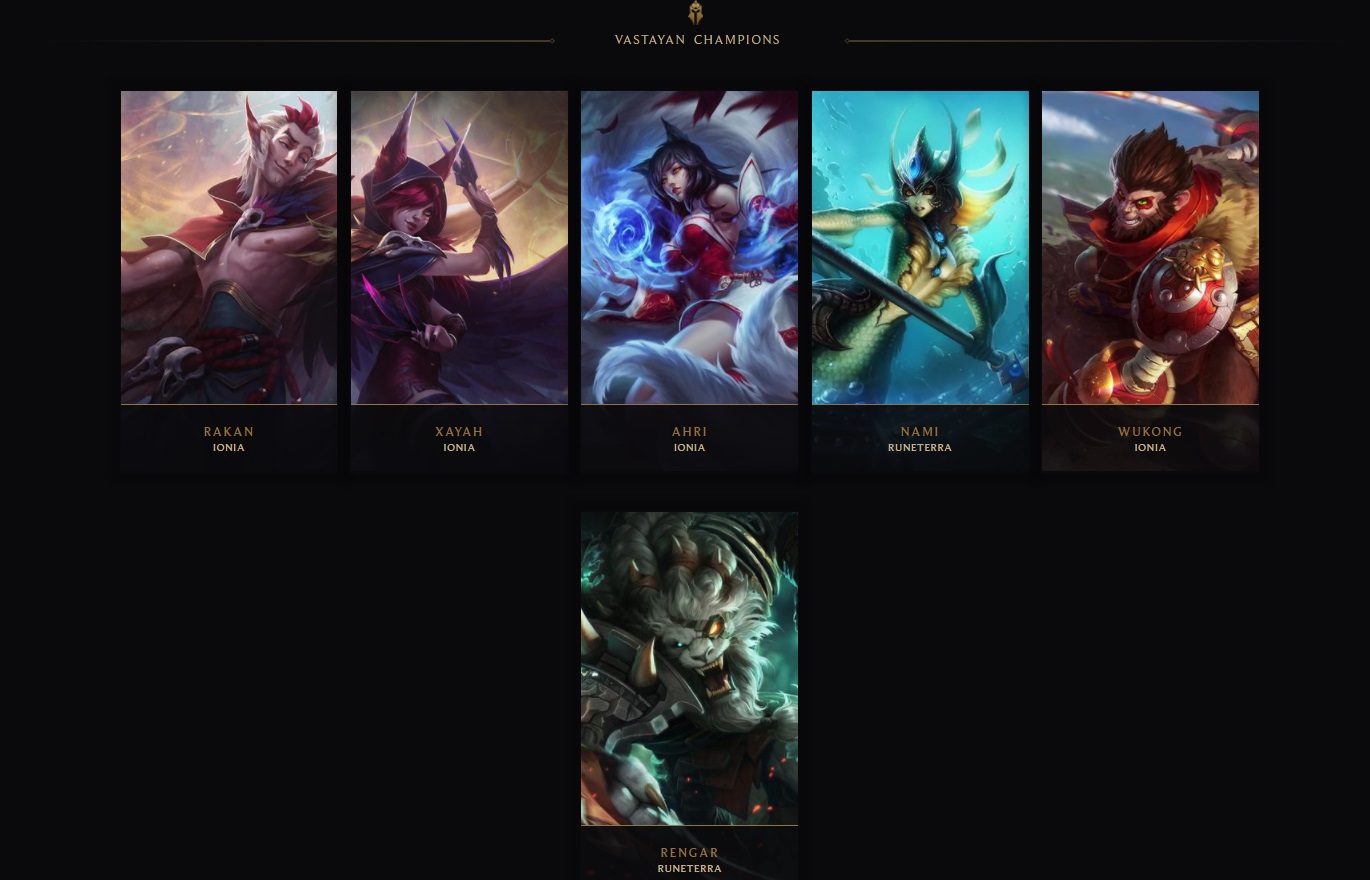Click Runeterra region tag under Nami
The width and height of the screenshot is (1370, 880).
point(920,447)
